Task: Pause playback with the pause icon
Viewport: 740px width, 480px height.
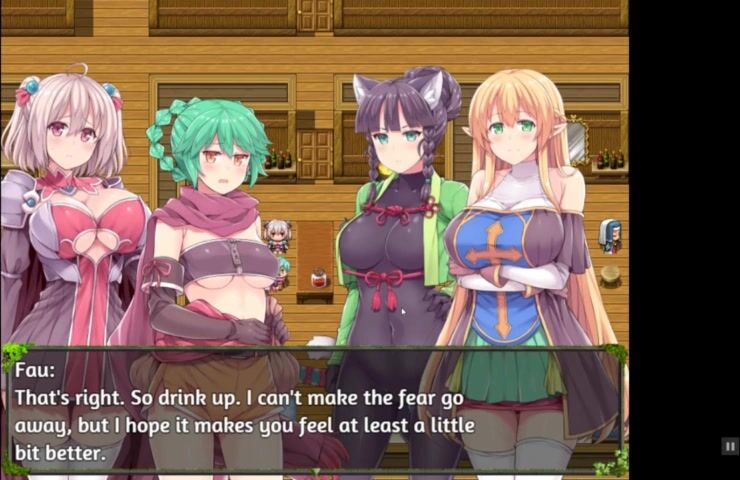Action: [x=730, y=447]
